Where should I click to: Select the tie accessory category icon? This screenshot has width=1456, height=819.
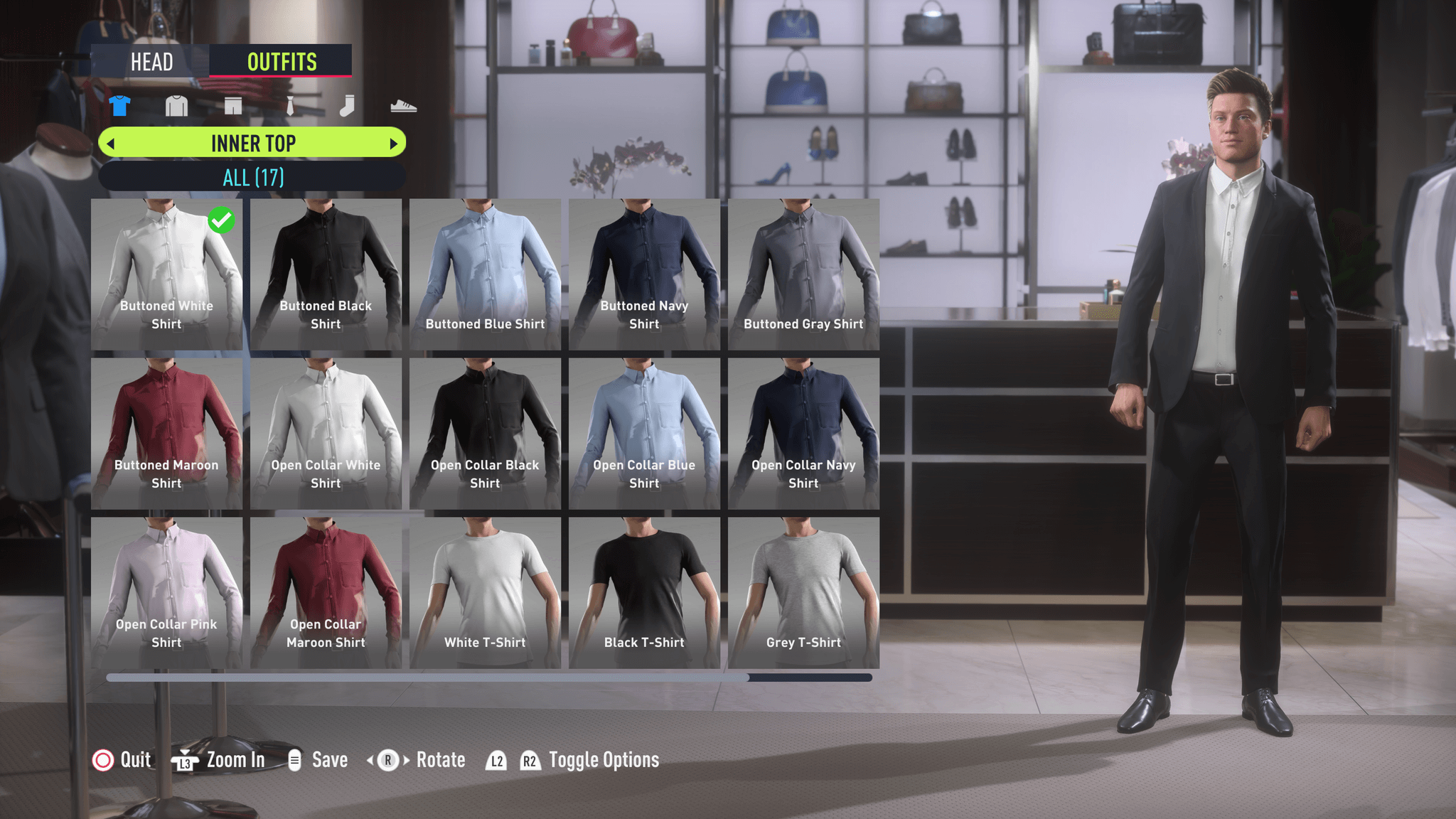pos(290,105)
